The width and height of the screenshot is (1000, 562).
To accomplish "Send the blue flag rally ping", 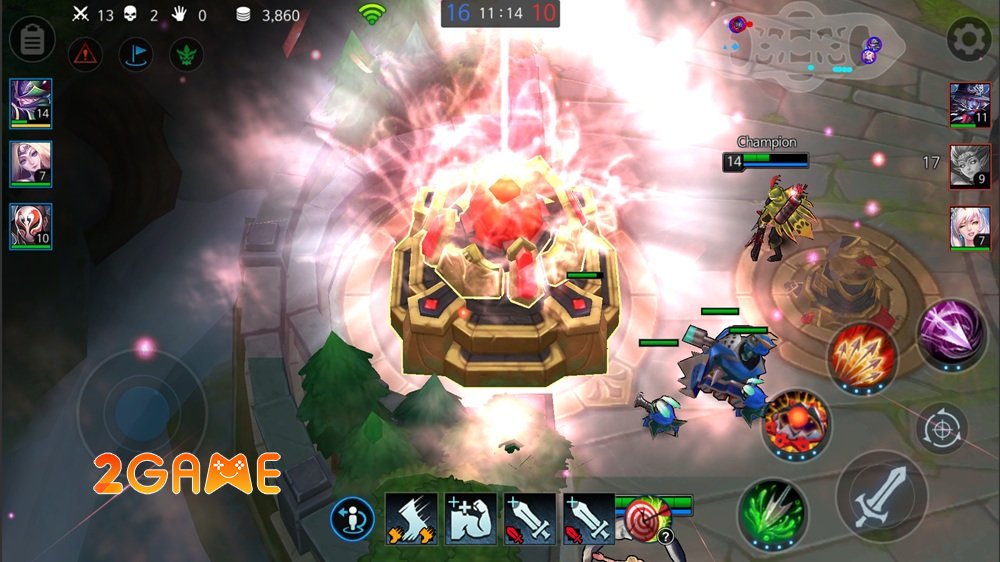I will click(x=135, y=54).
